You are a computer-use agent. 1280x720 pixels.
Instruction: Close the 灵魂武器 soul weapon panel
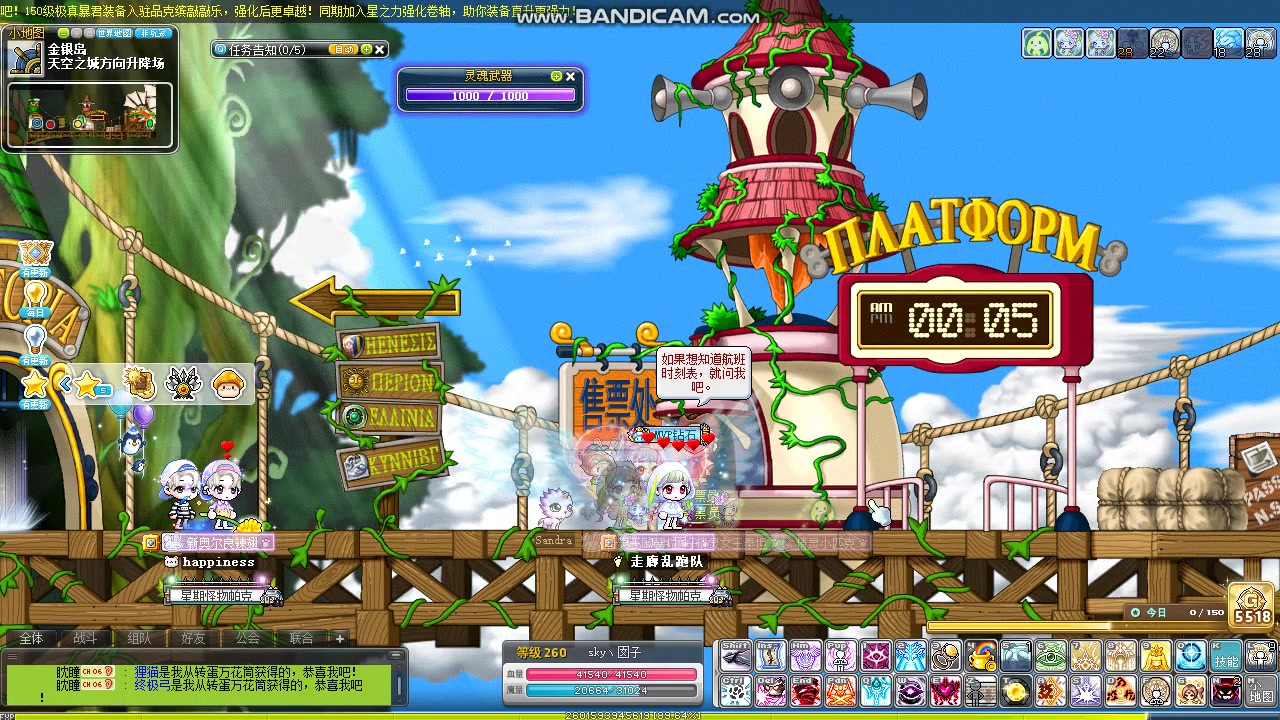point(571,76)
